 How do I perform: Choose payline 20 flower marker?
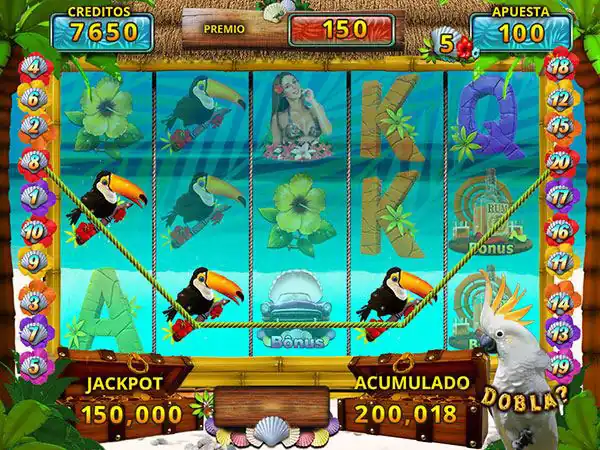pos(561,161)
